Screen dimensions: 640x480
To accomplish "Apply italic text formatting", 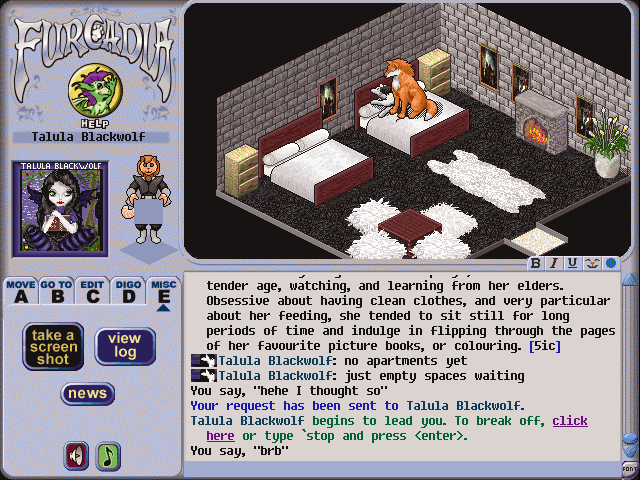I will 553,263.
